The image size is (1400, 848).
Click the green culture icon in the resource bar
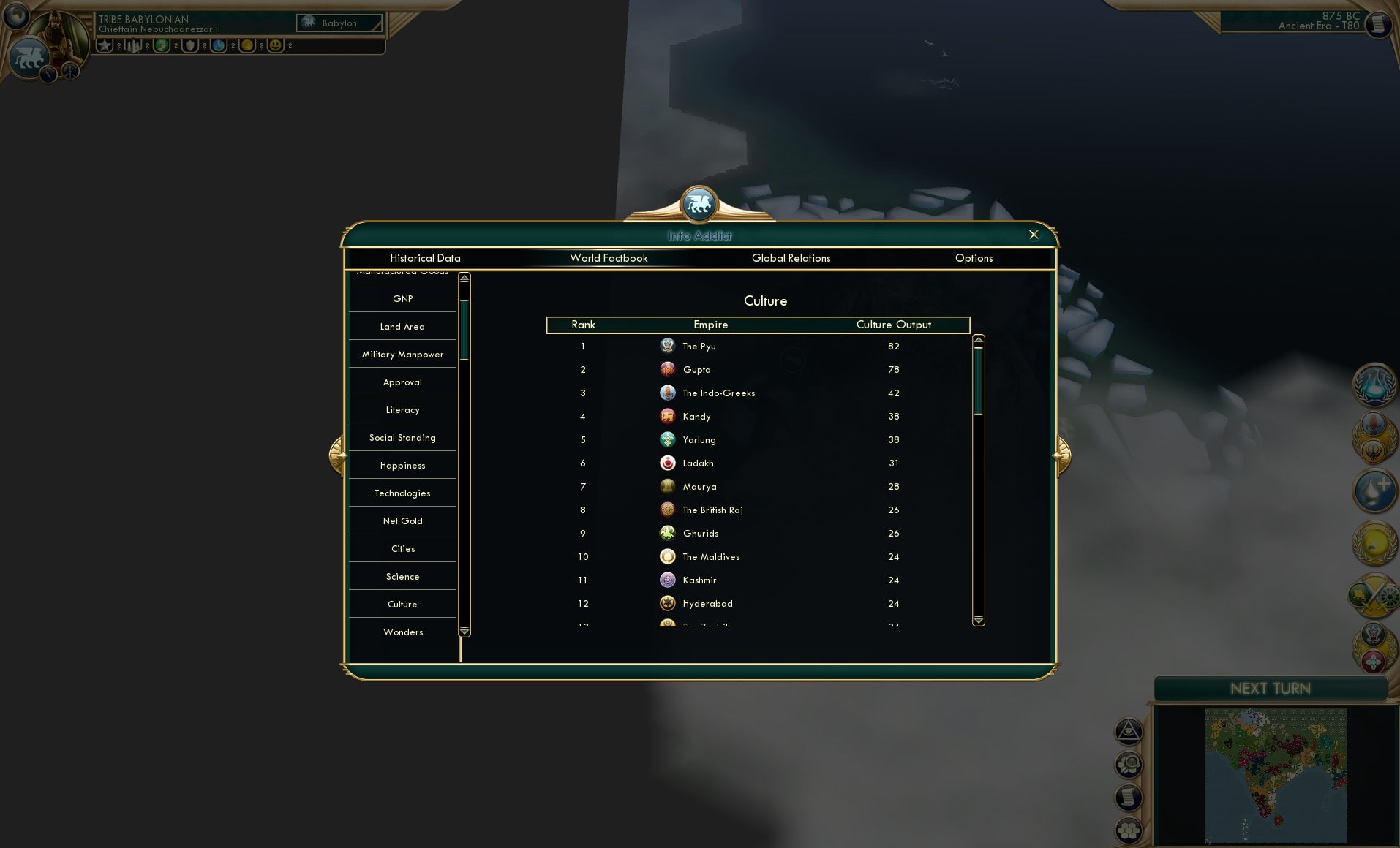coord(162,45)
